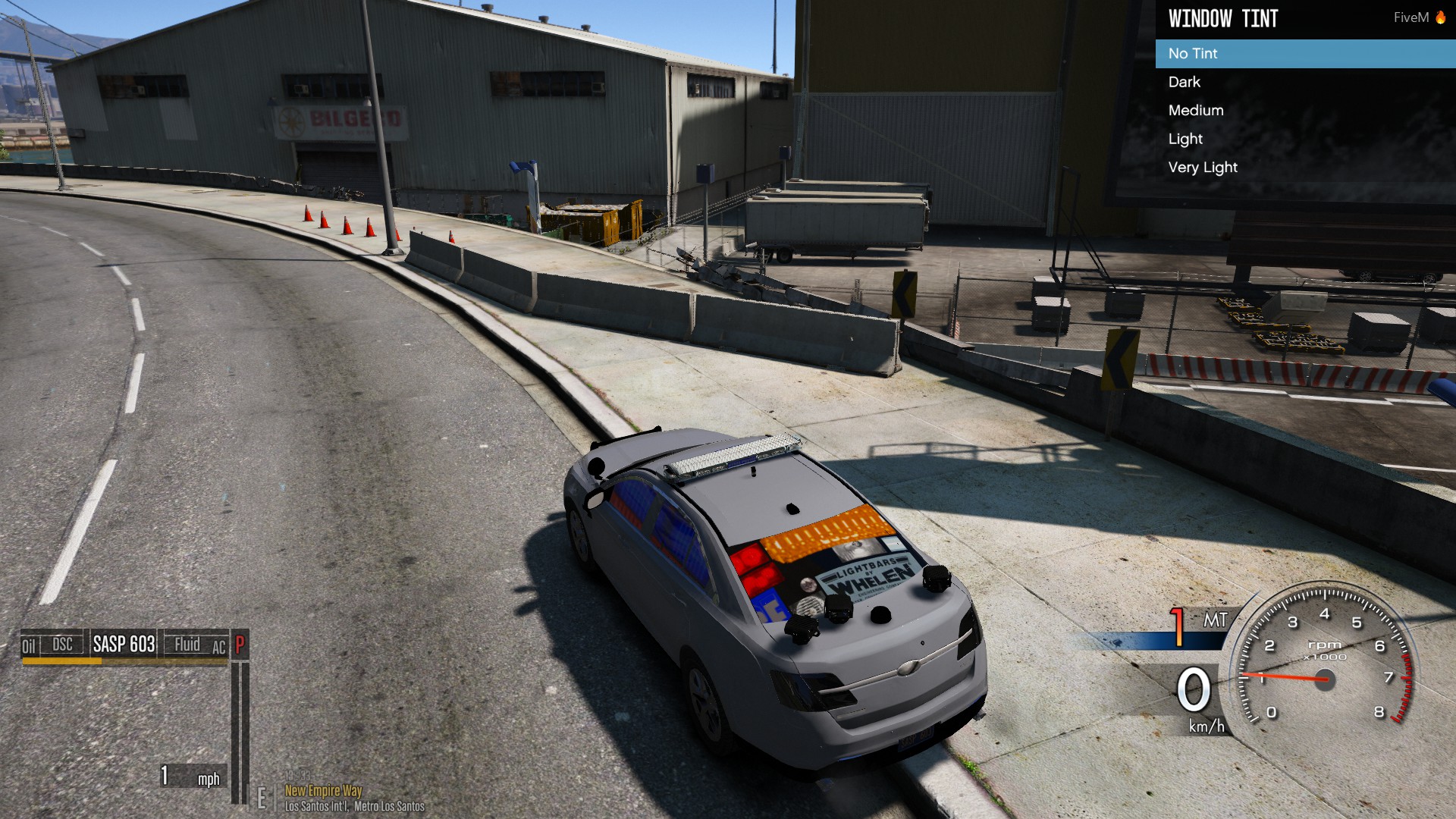Select the No Tint option
The height and width of the screenshot is (819, 1456).
click(1193, 54)
